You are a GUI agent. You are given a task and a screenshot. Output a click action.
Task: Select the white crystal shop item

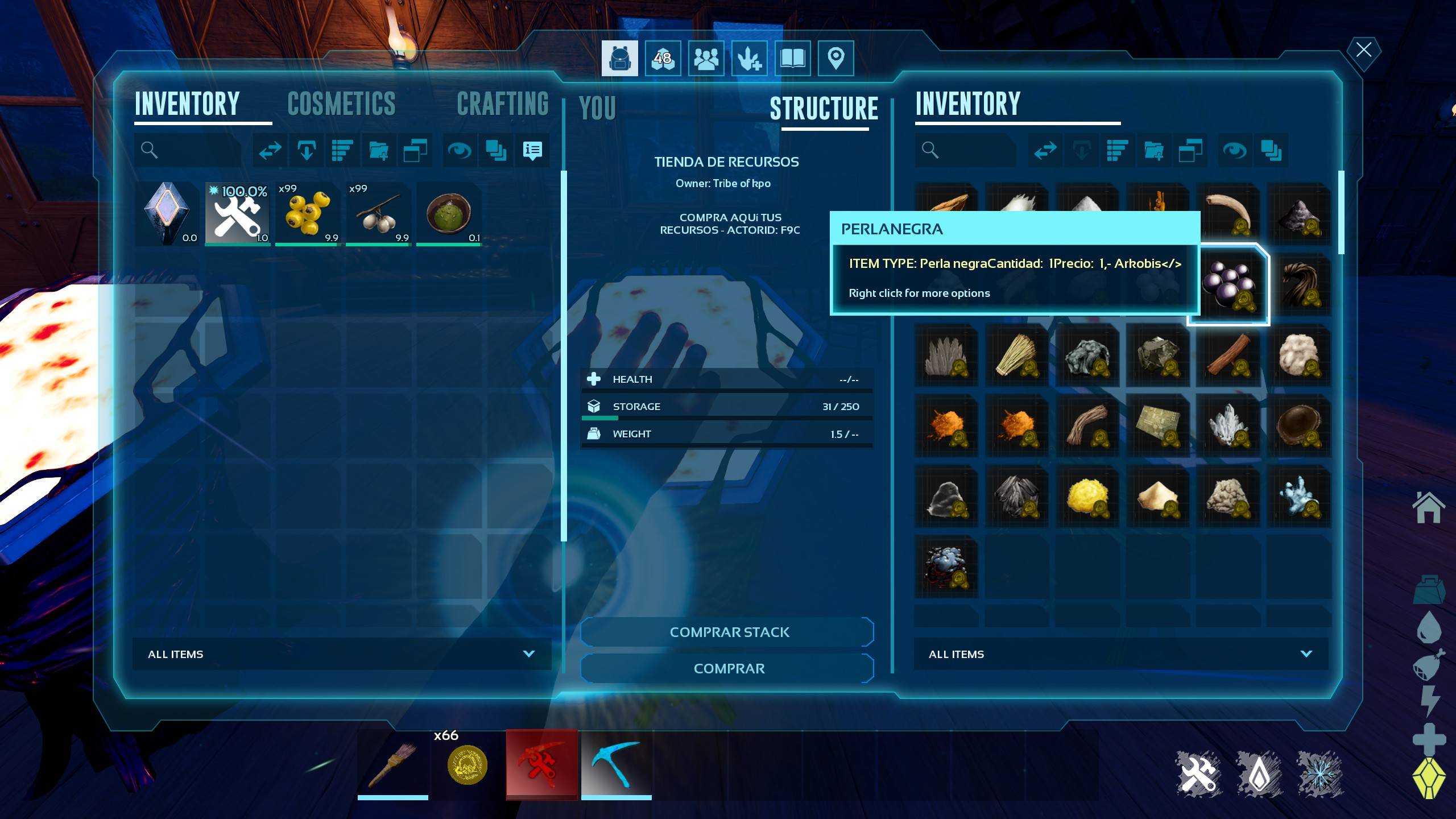point(1228,425)
